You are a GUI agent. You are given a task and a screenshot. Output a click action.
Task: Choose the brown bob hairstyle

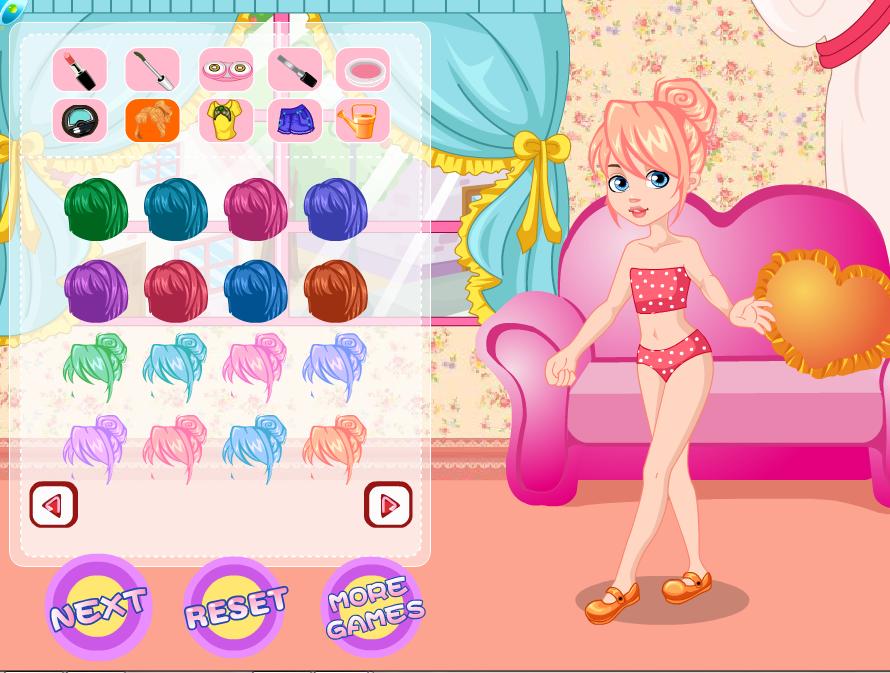click(x=336, y=291)
